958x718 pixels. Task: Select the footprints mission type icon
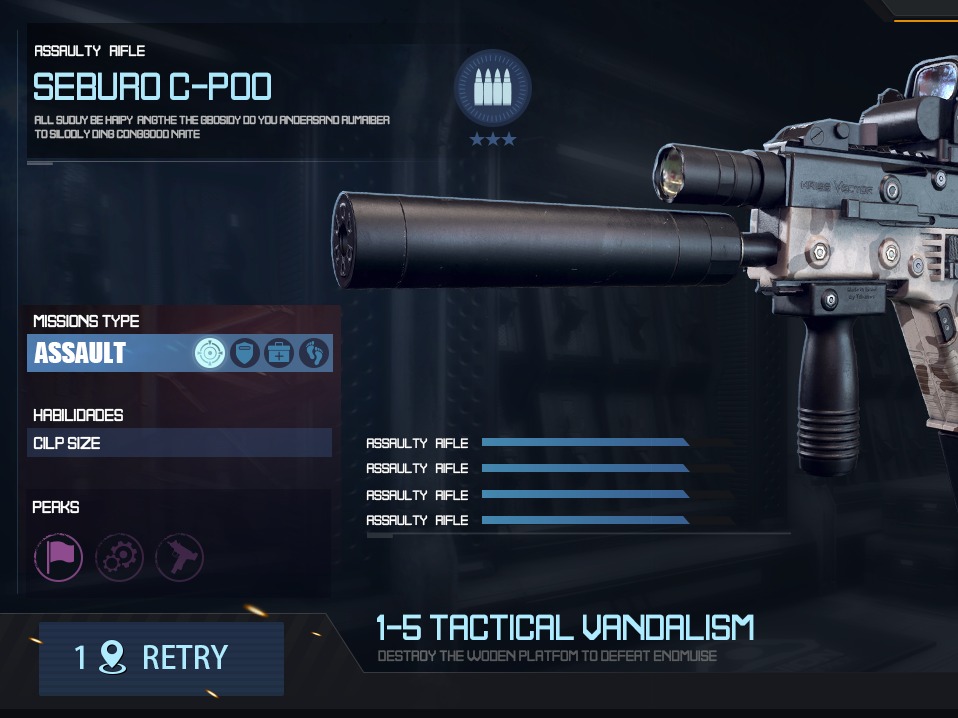(x=314, y=353)
